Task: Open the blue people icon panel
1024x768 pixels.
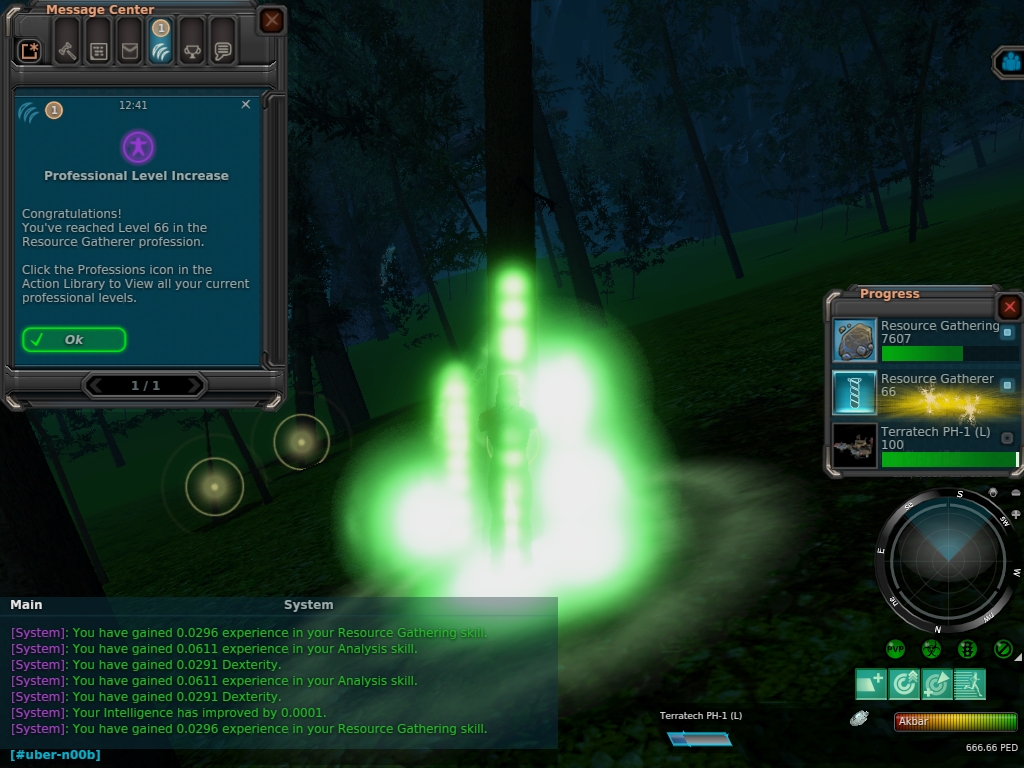Action: [x=1010, y=62]
